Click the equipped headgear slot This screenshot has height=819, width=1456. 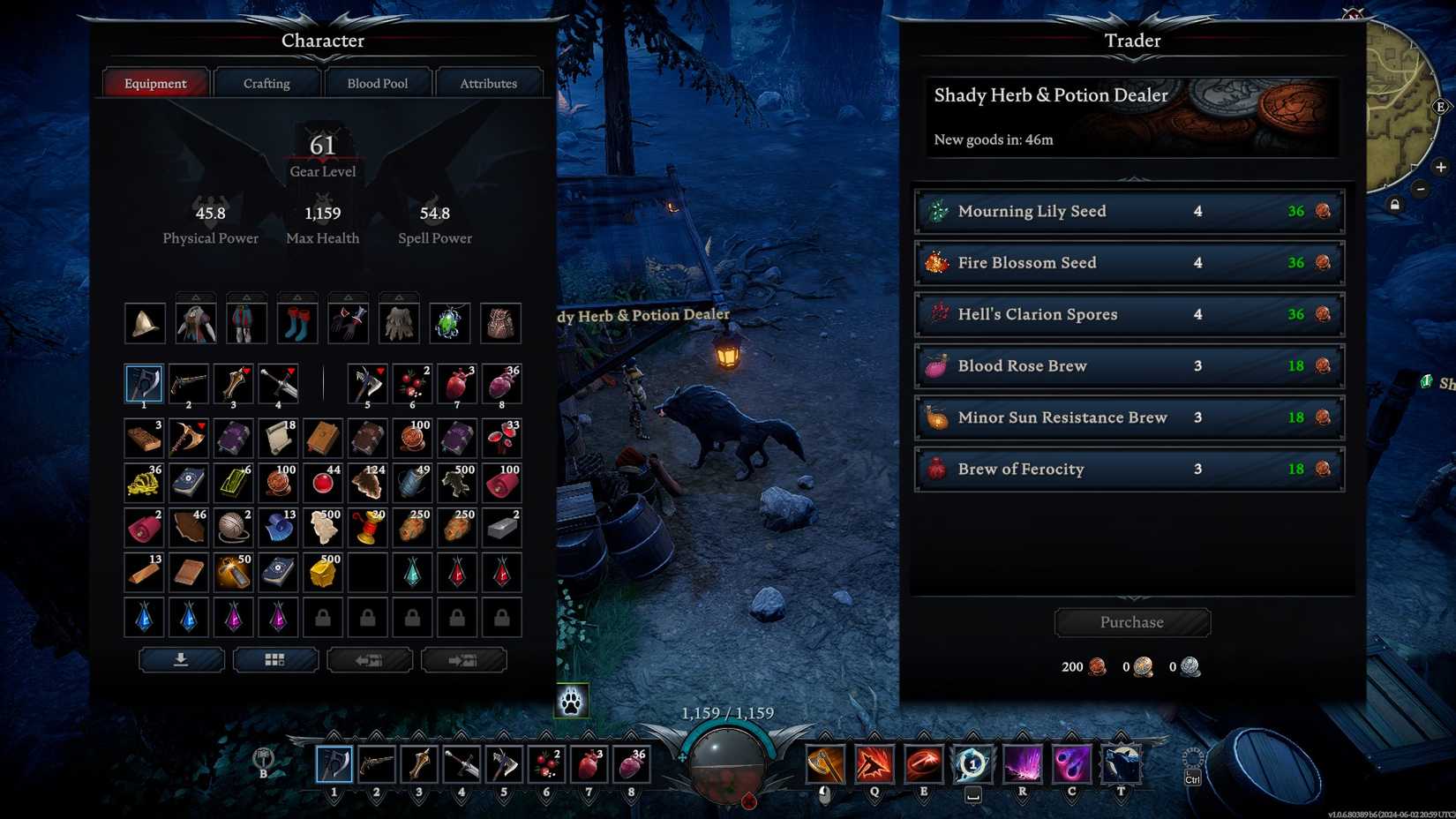tap(144, 322)
